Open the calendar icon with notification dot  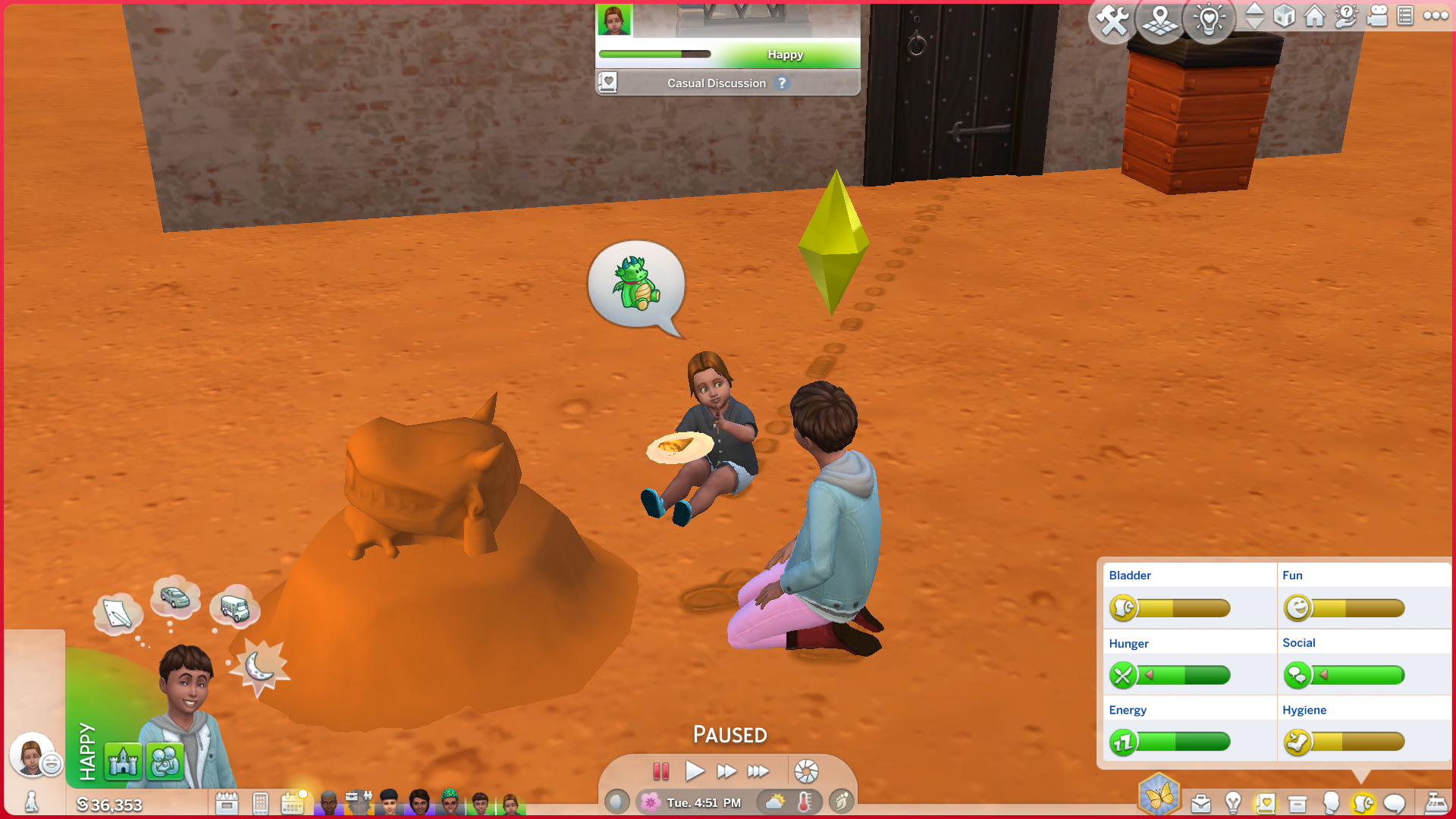(293, 803)
